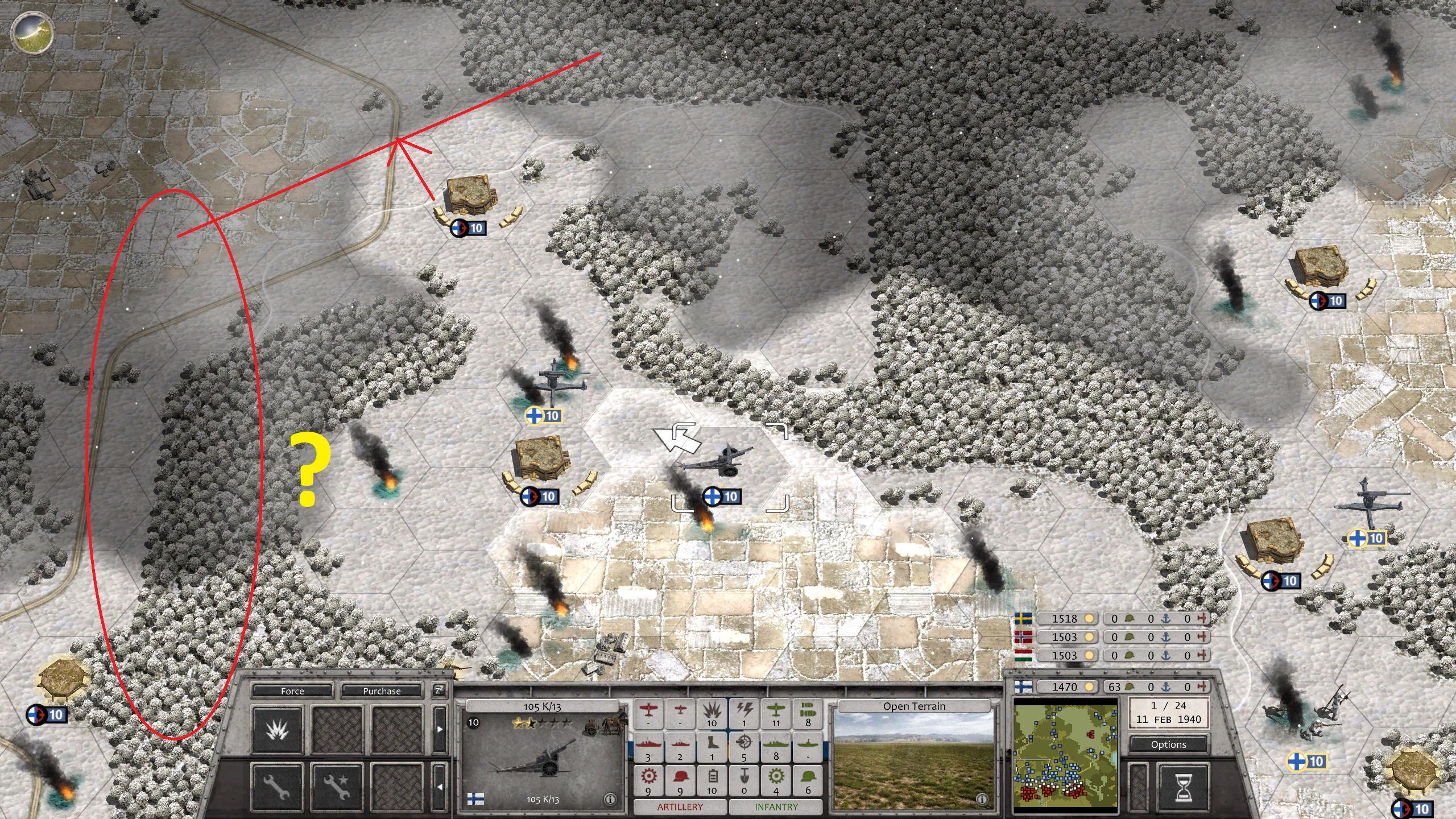Open the Force panel
Screen dimensions: 1456x819
[293, 691]
